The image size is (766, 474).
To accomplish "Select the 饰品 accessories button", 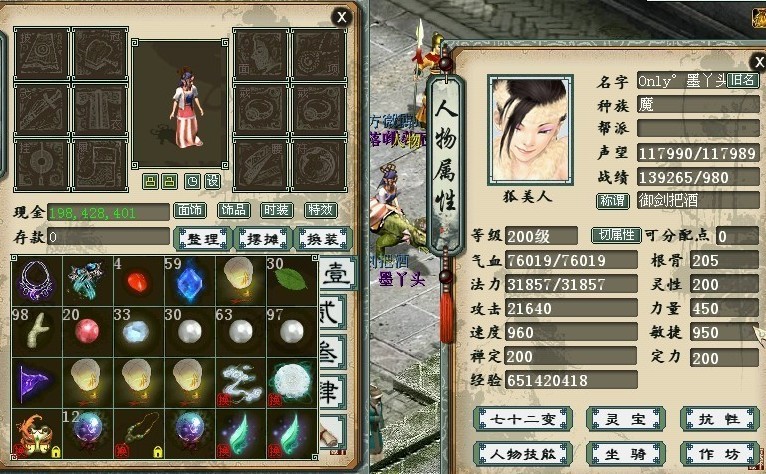I will click(234, 210).
